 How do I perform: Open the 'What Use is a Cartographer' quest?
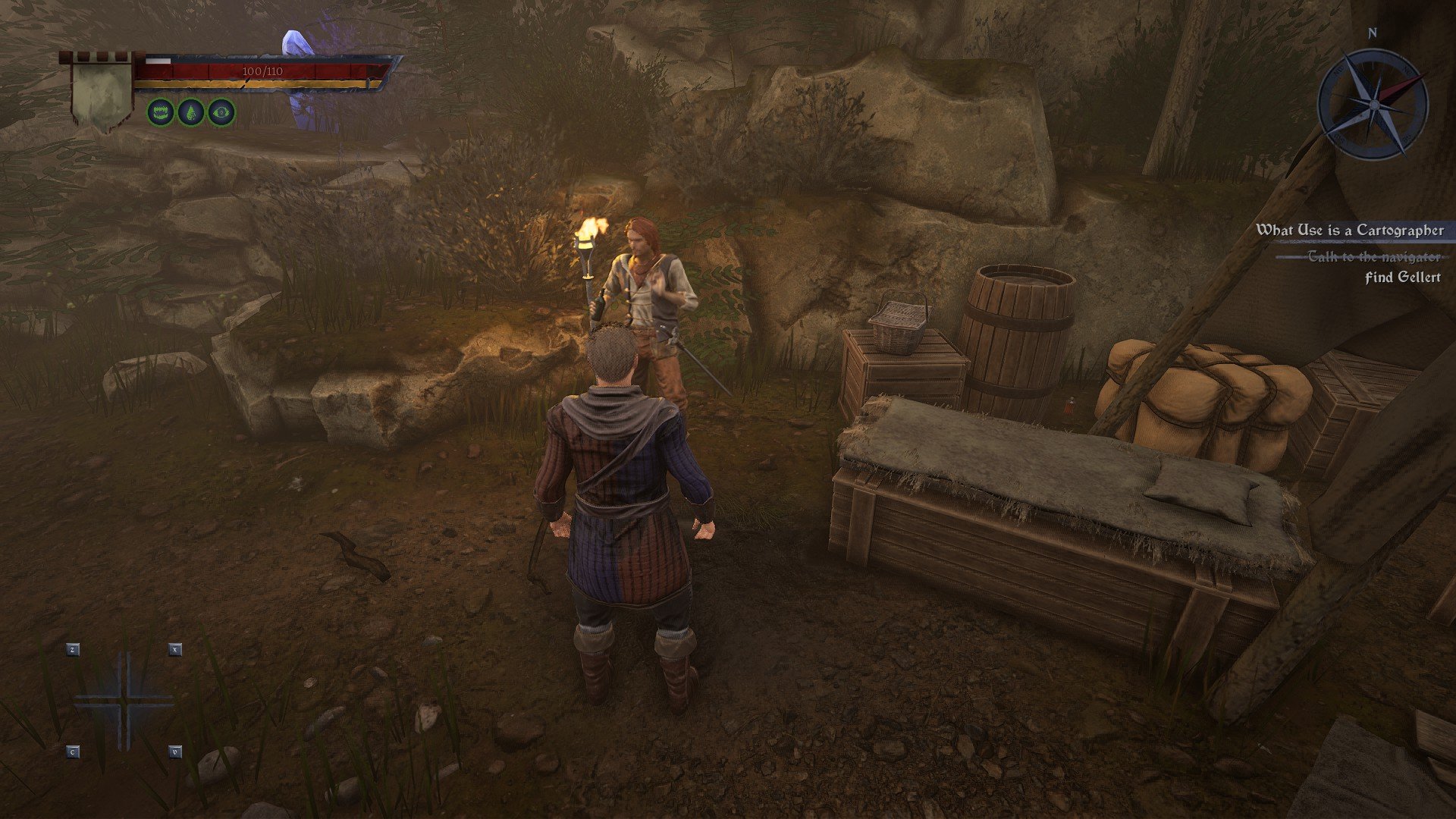click(x=1350, y=230)
